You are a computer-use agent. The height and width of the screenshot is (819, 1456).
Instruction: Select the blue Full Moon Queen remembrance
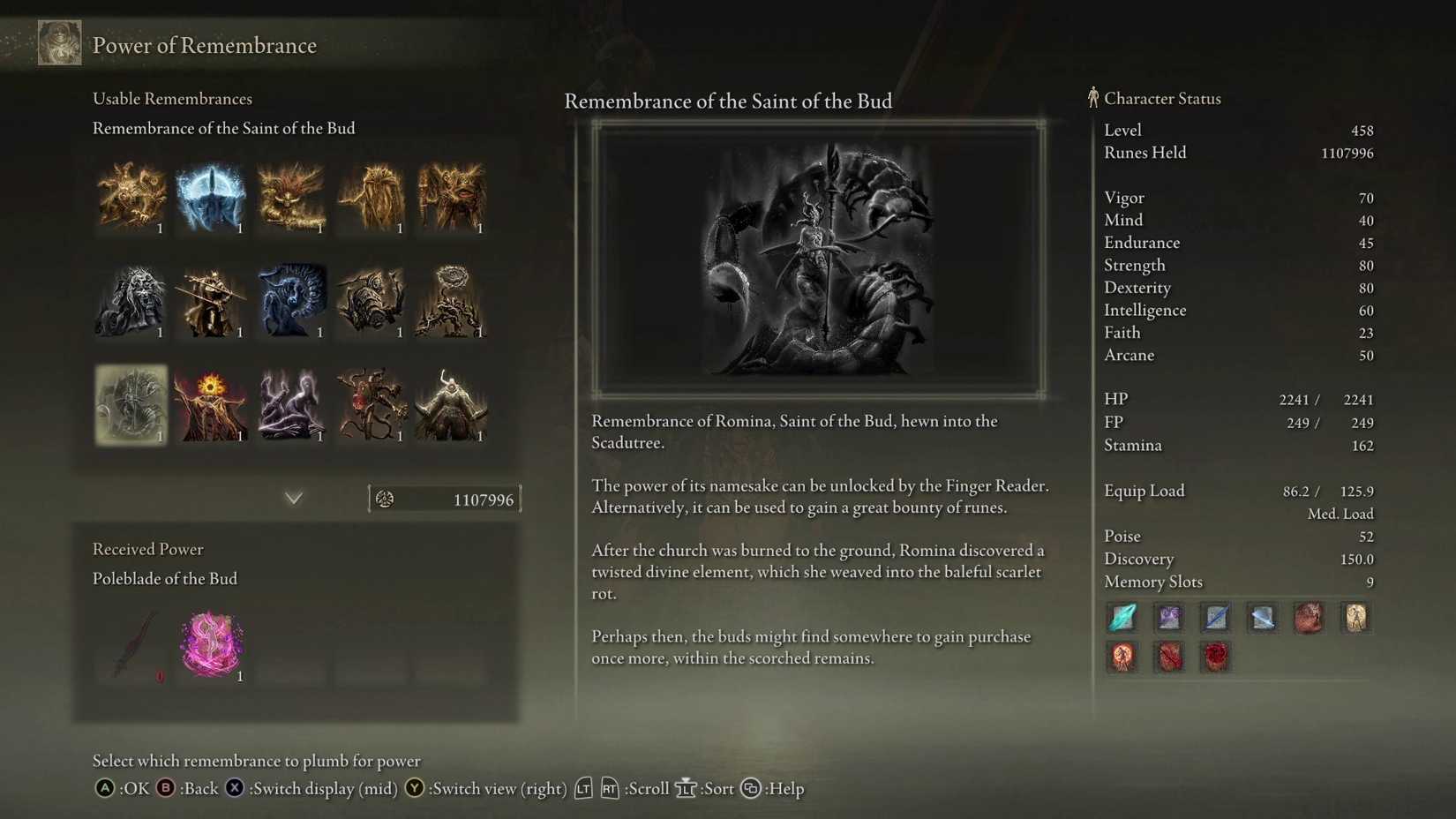pos(211,199)
